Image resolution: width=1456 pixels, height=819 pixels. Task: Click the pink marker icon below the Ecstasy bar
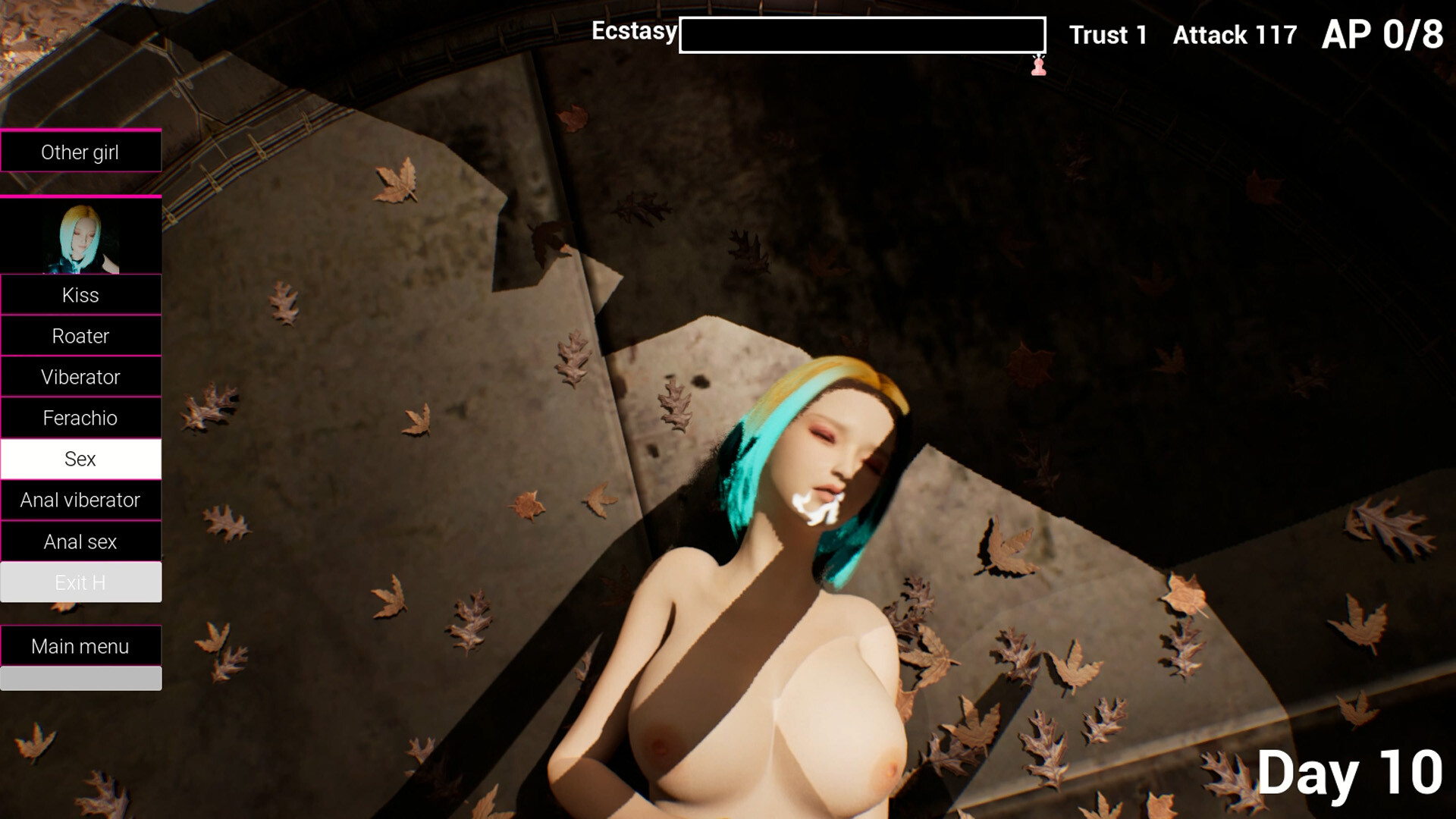1038,67
